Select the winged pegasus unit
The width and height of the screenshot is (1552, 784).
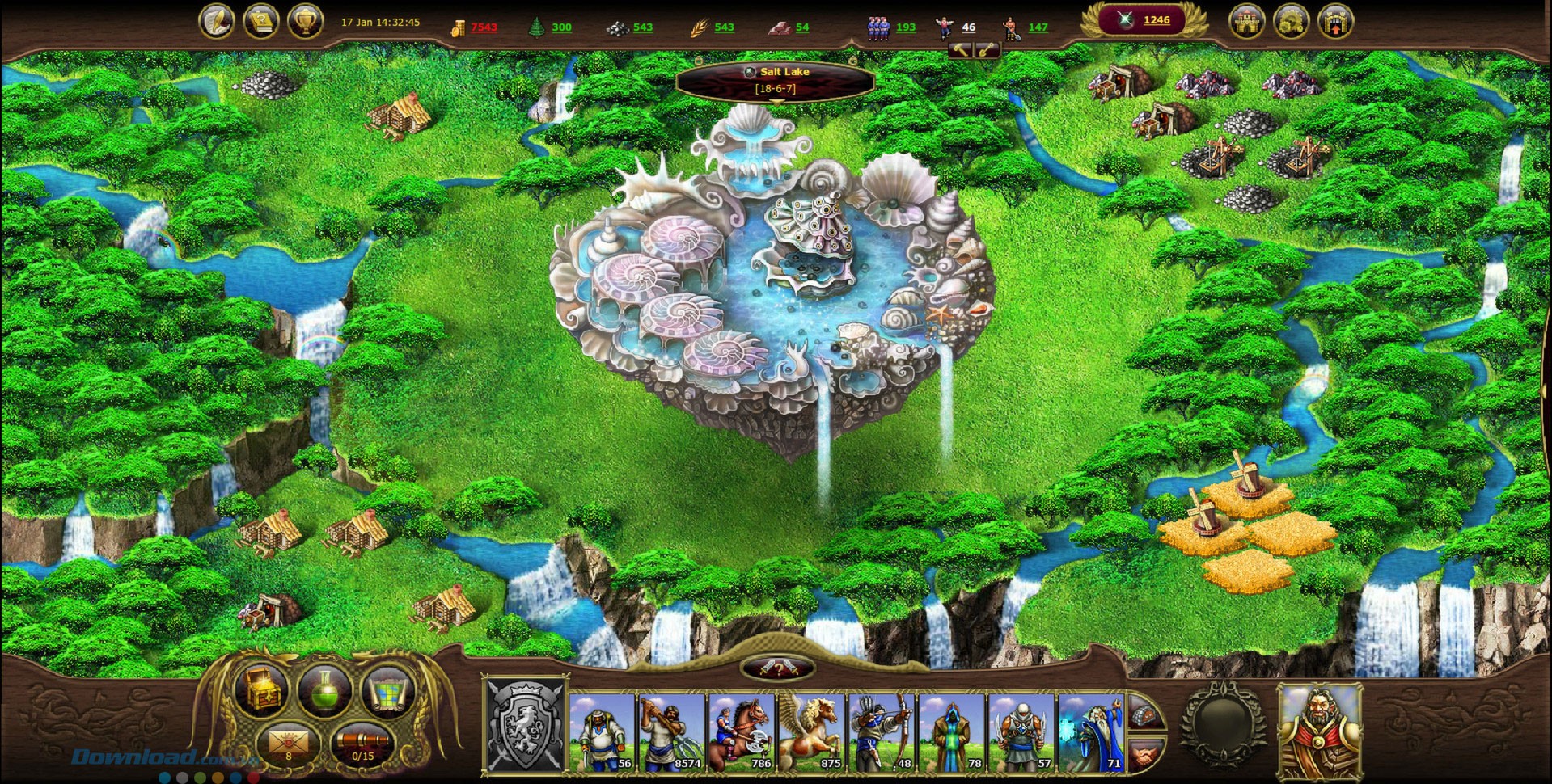[811, 731]
